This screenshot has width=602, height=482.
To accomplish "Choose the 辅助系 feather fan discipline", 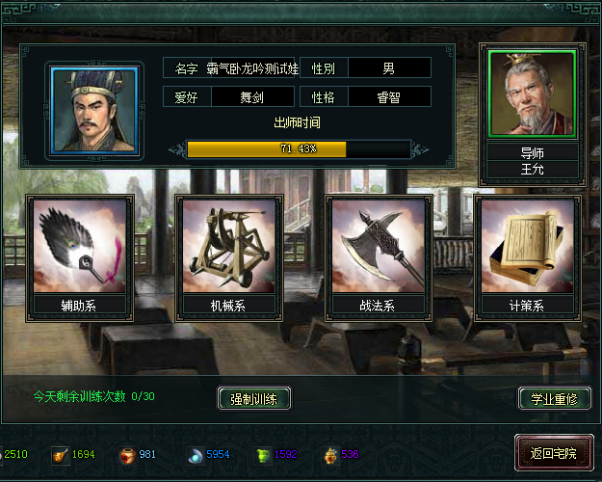I will pyautogui.click(x=81, y=248).
